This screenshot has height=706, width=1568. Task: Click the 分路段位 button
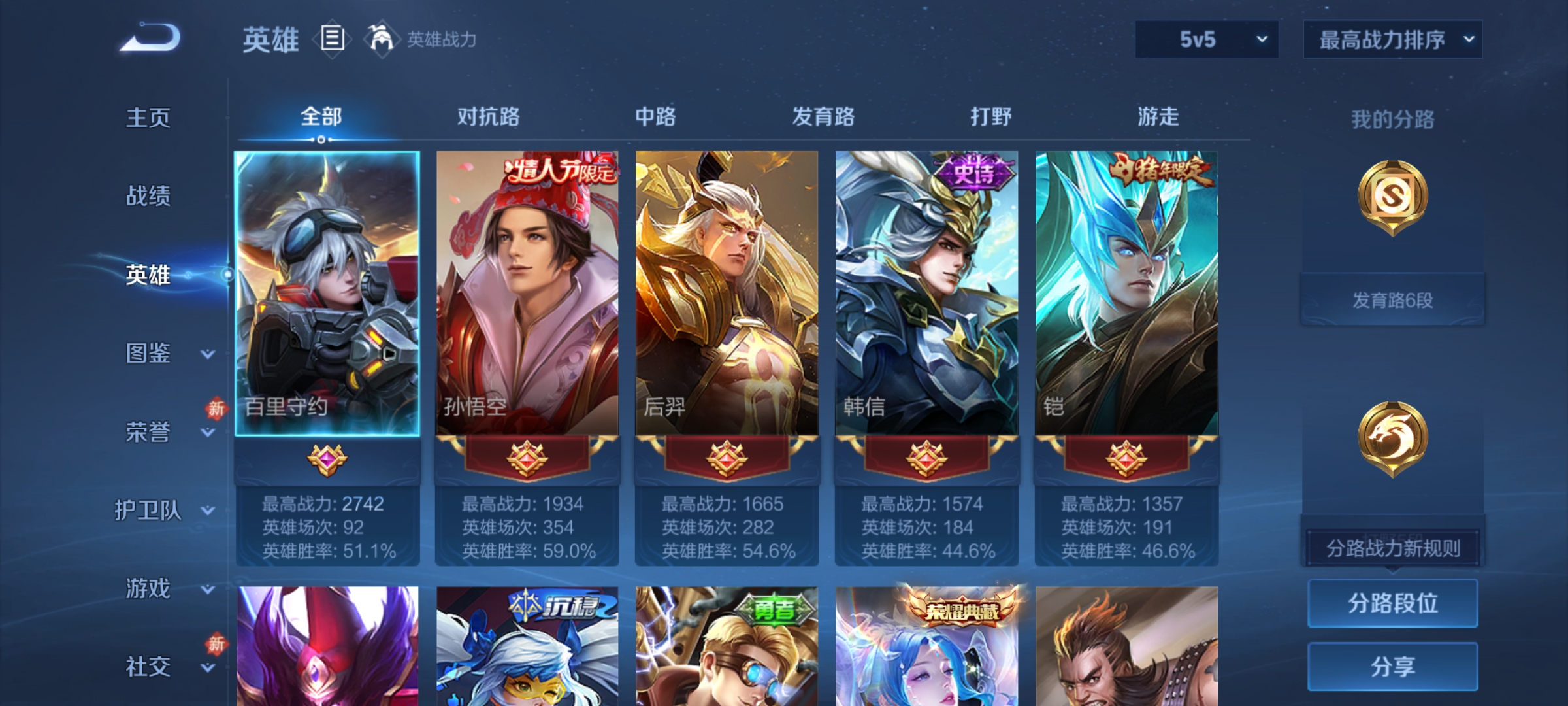coord(1392,603)
